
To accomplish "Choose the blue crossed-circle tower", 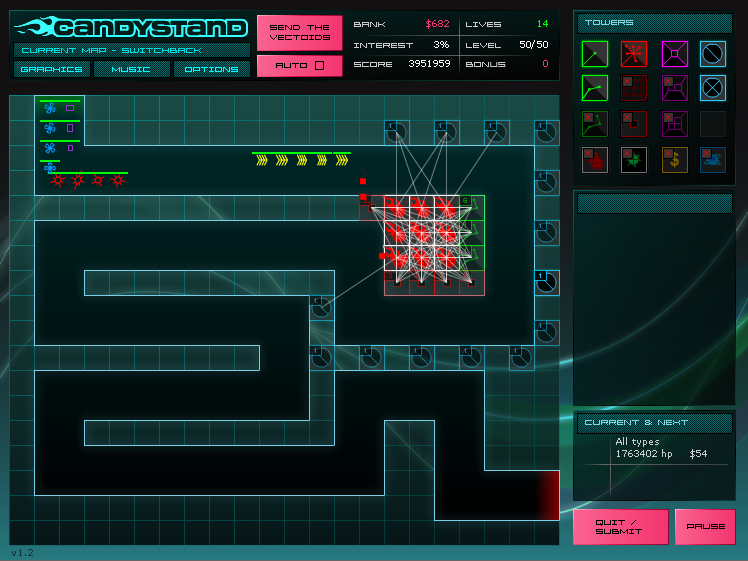I will (713, 89).
